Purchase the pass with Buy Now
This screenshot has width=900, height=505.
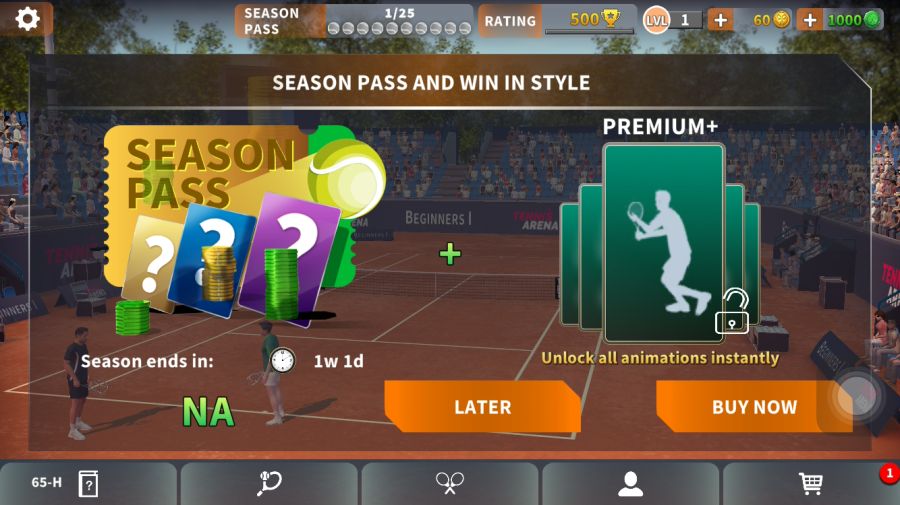click(x=754, y=407)
